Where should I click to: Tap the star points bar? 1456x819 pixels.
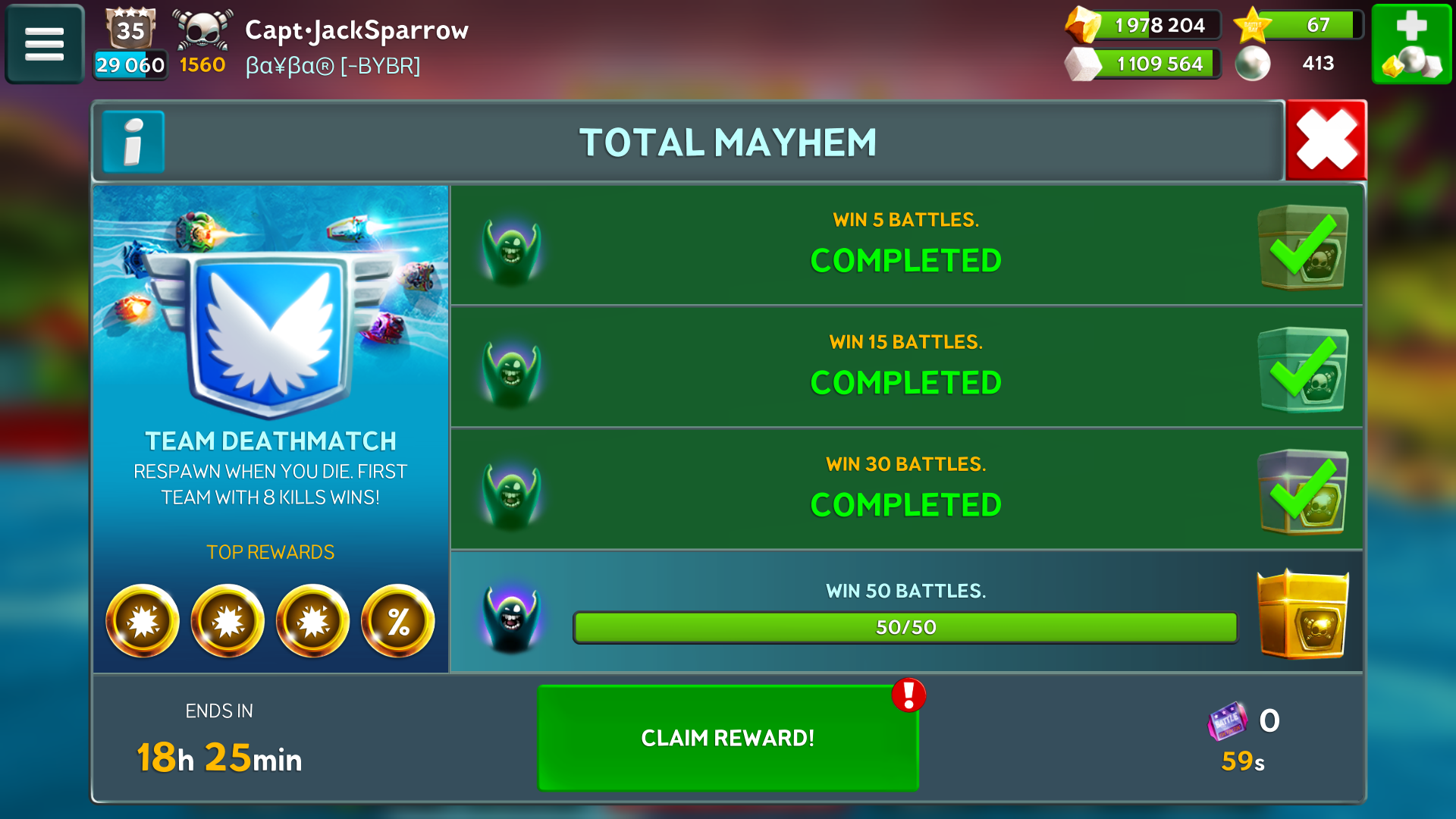pyautogui.click(x=1298, y=25)
